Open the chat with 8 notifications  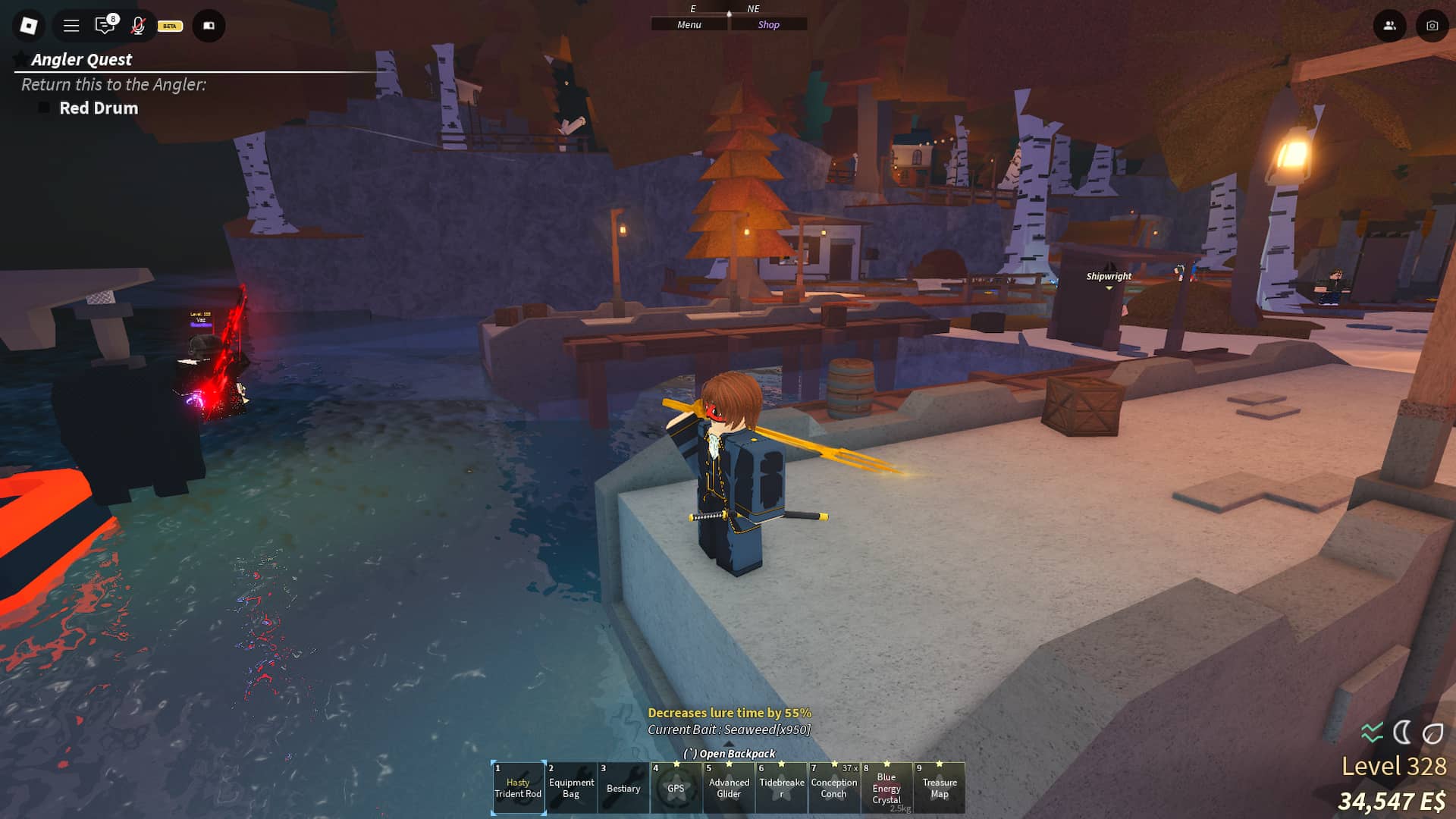pyautogui.click(x=105, y=26)
